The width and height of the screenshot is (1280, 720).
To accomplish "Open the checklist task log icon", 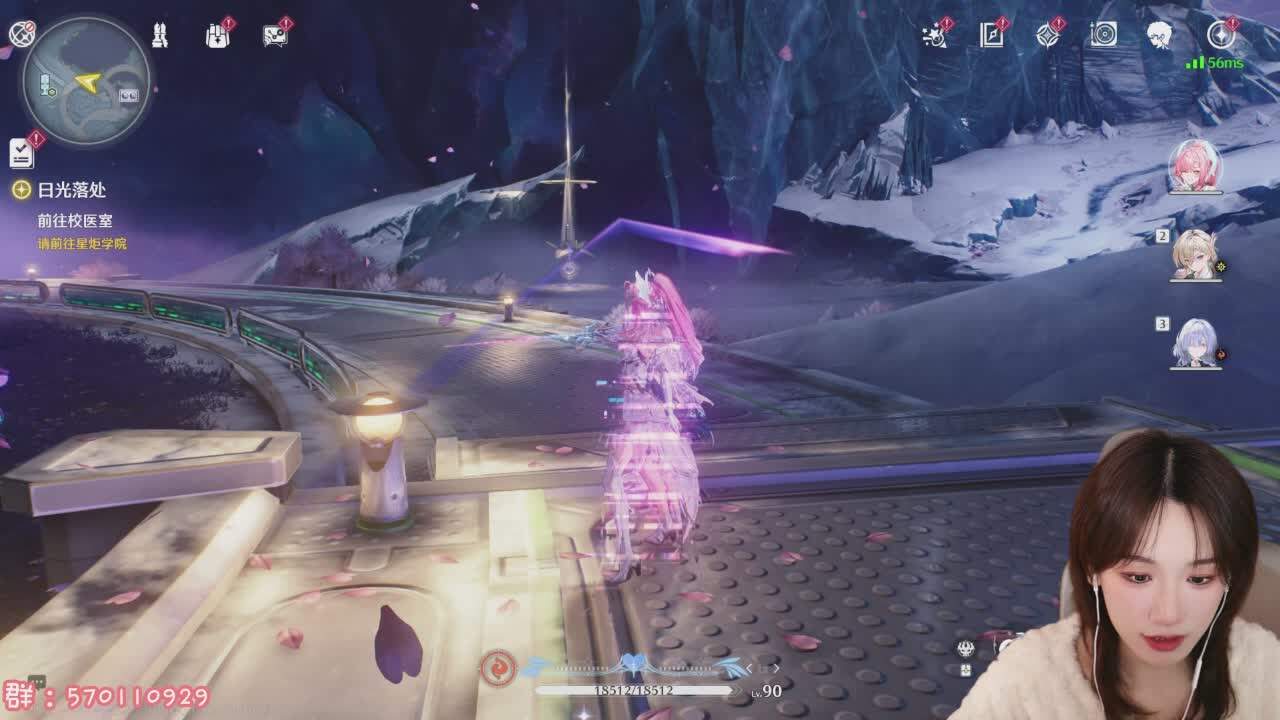I will point(22,152).
